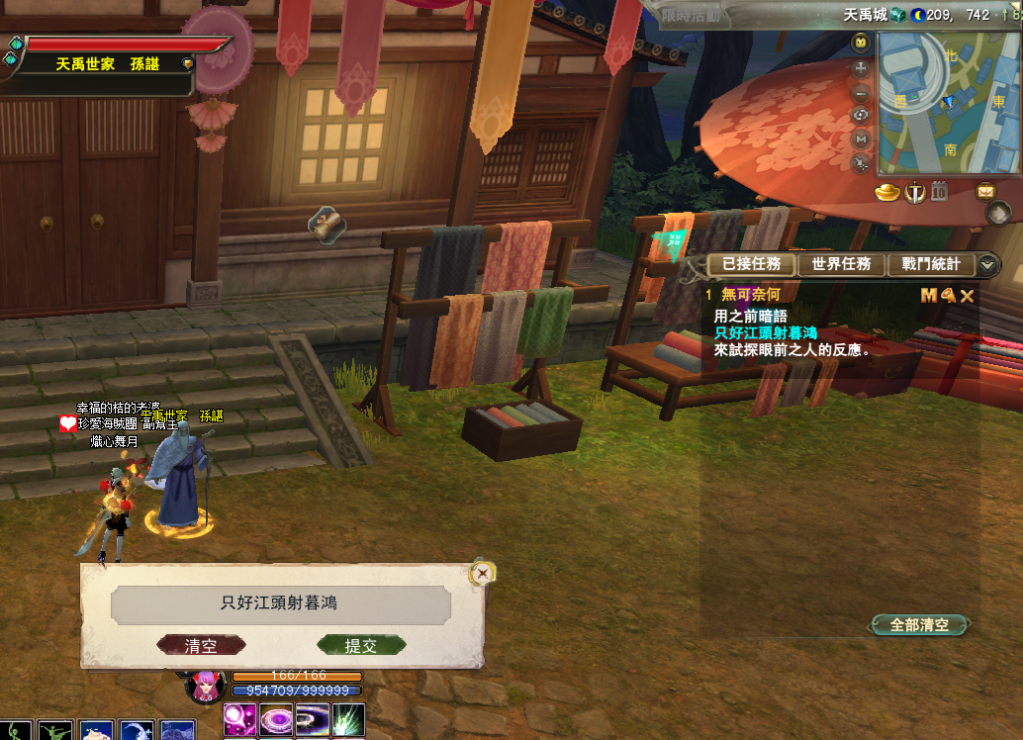Open the 世界任務 tab
This screenshot has width=1023, height=740.
click(841, 264)
